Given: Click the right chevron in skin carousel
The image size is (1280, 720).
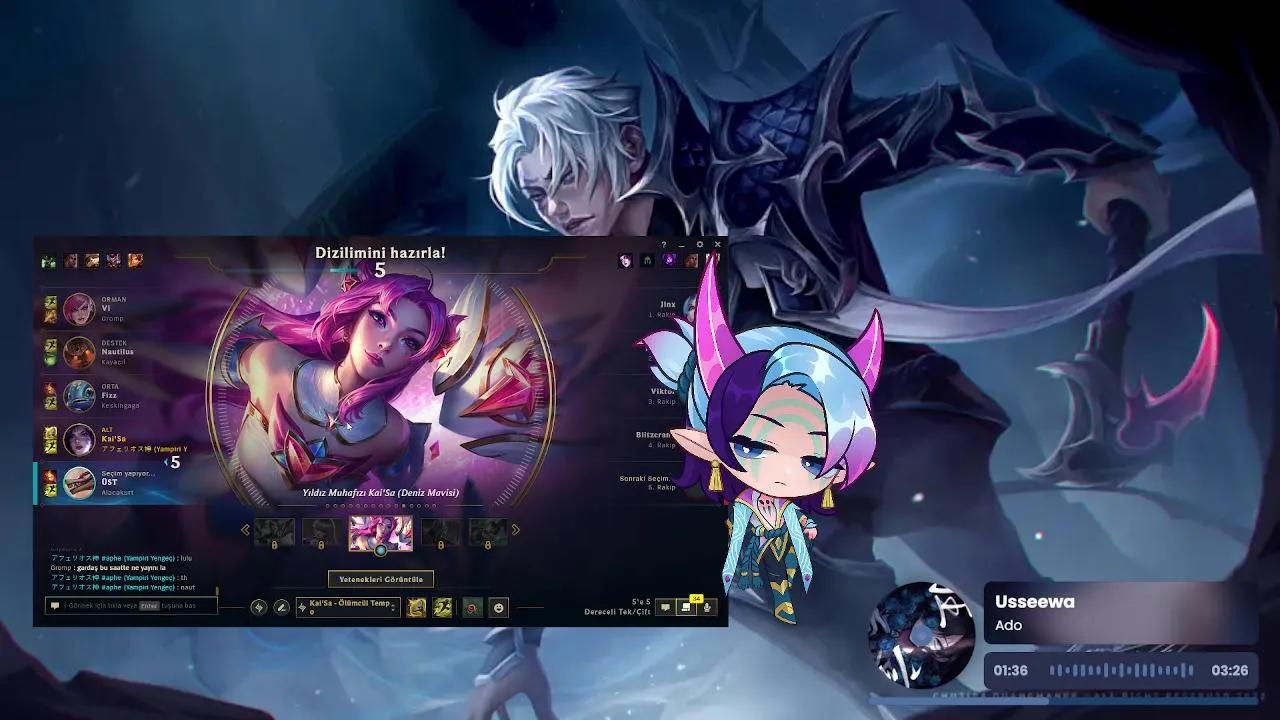Looking at the screenshot, I should pos(518,530).
